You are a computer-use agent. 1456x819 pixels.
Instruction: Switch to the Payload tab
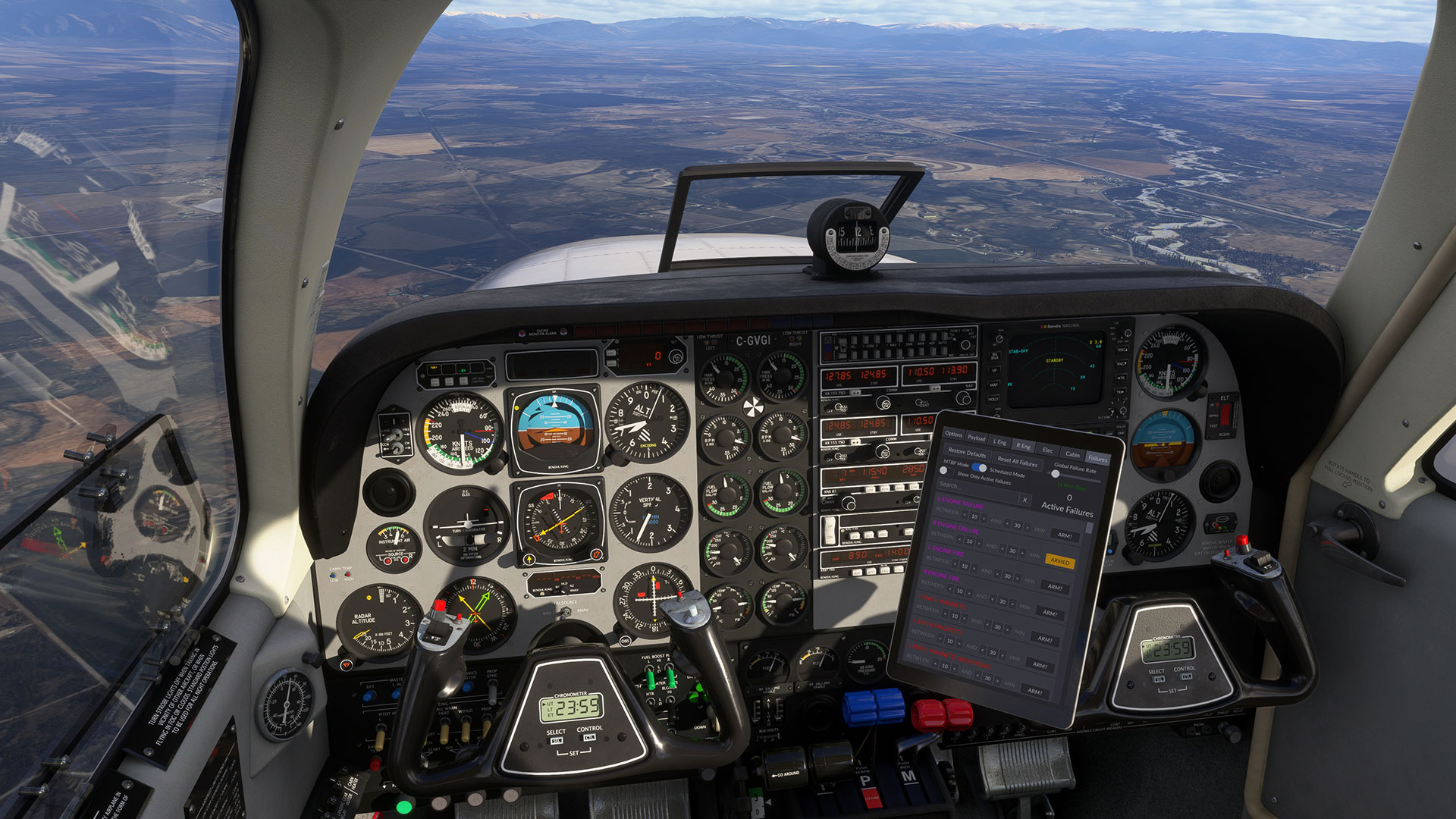point(976,438)
